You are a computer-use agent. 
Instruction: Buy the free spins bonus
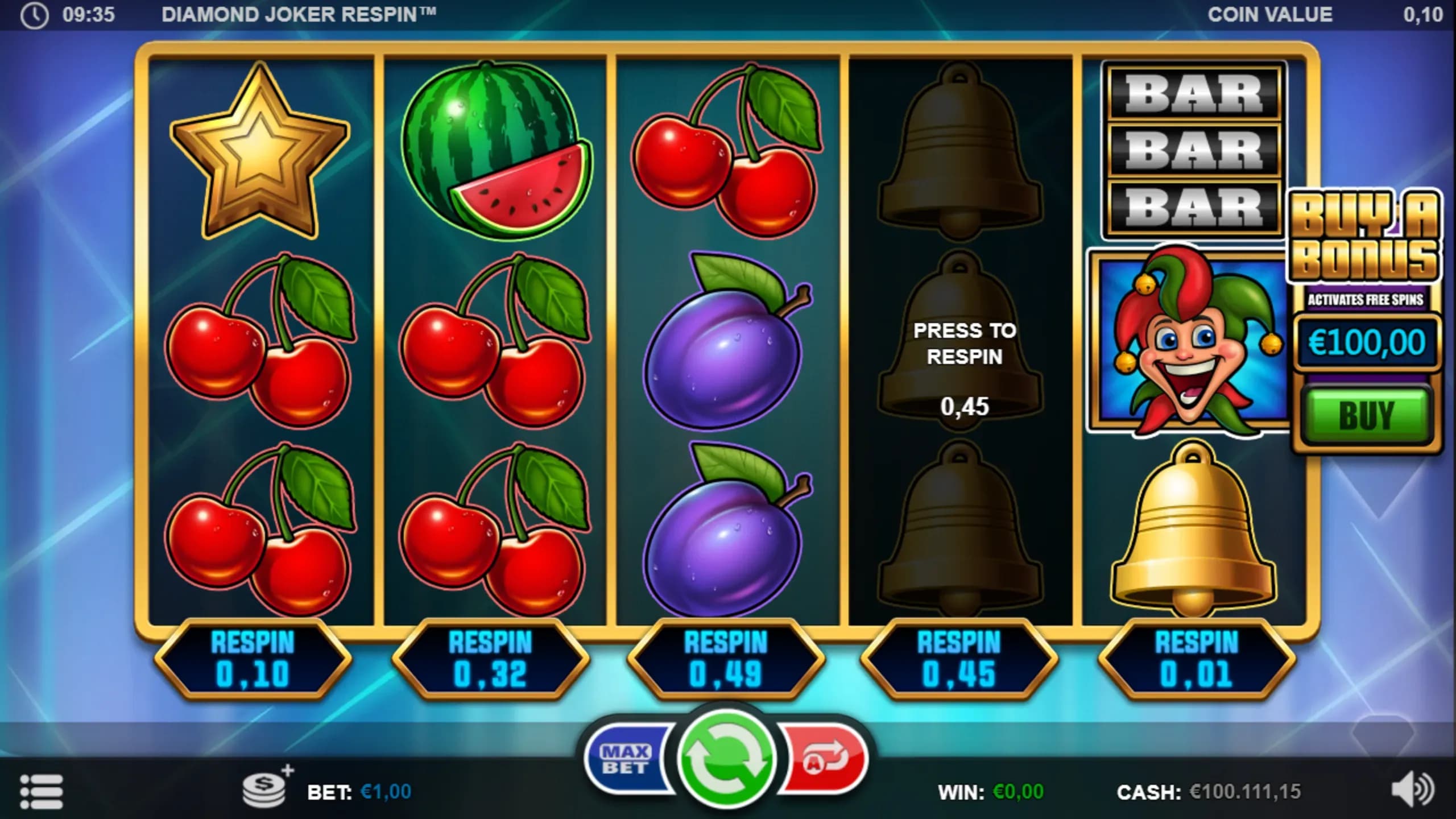(x=1366, y=415)
